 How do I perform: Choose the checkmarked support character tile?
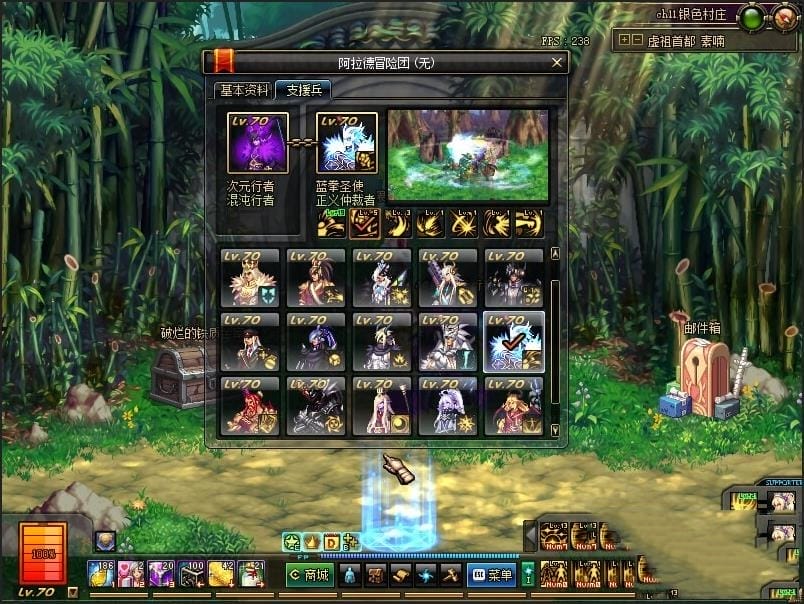[x=514, y=341]
